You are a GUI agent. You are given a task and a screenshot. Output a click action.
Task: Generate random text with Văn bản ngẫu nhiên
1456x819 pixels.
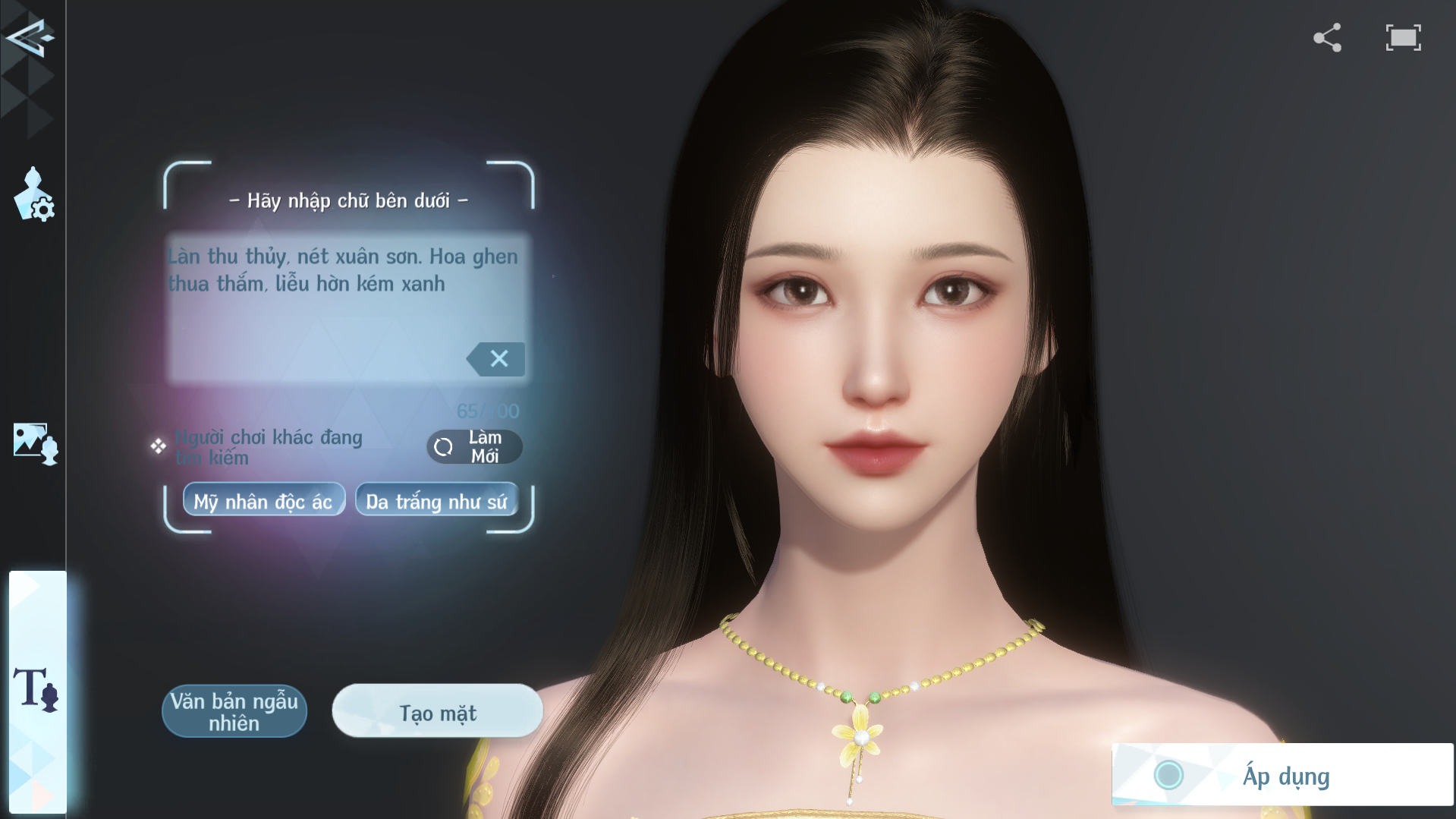pyautogui.click(x=234, y=711)
